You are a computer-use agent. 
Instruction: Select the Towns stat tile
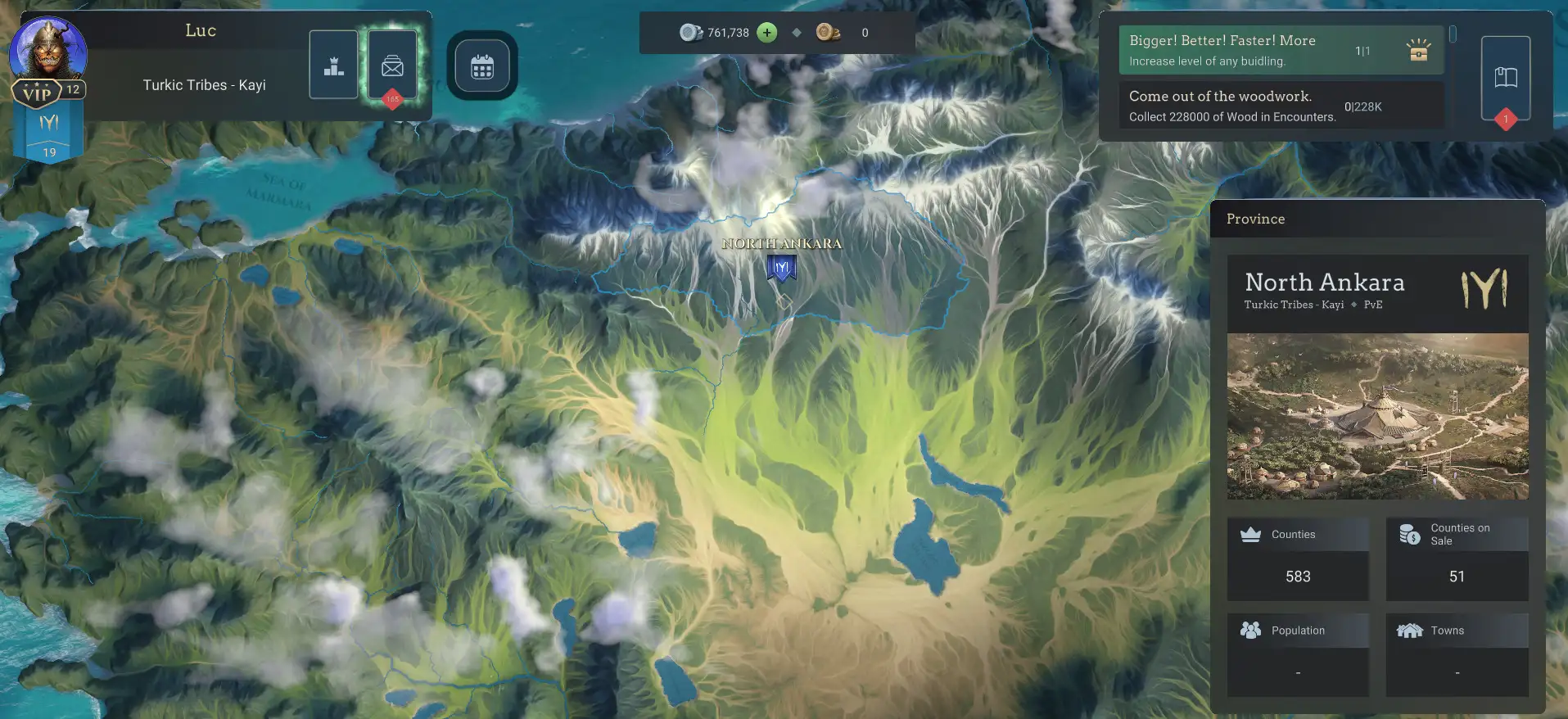coord(1457,654)
